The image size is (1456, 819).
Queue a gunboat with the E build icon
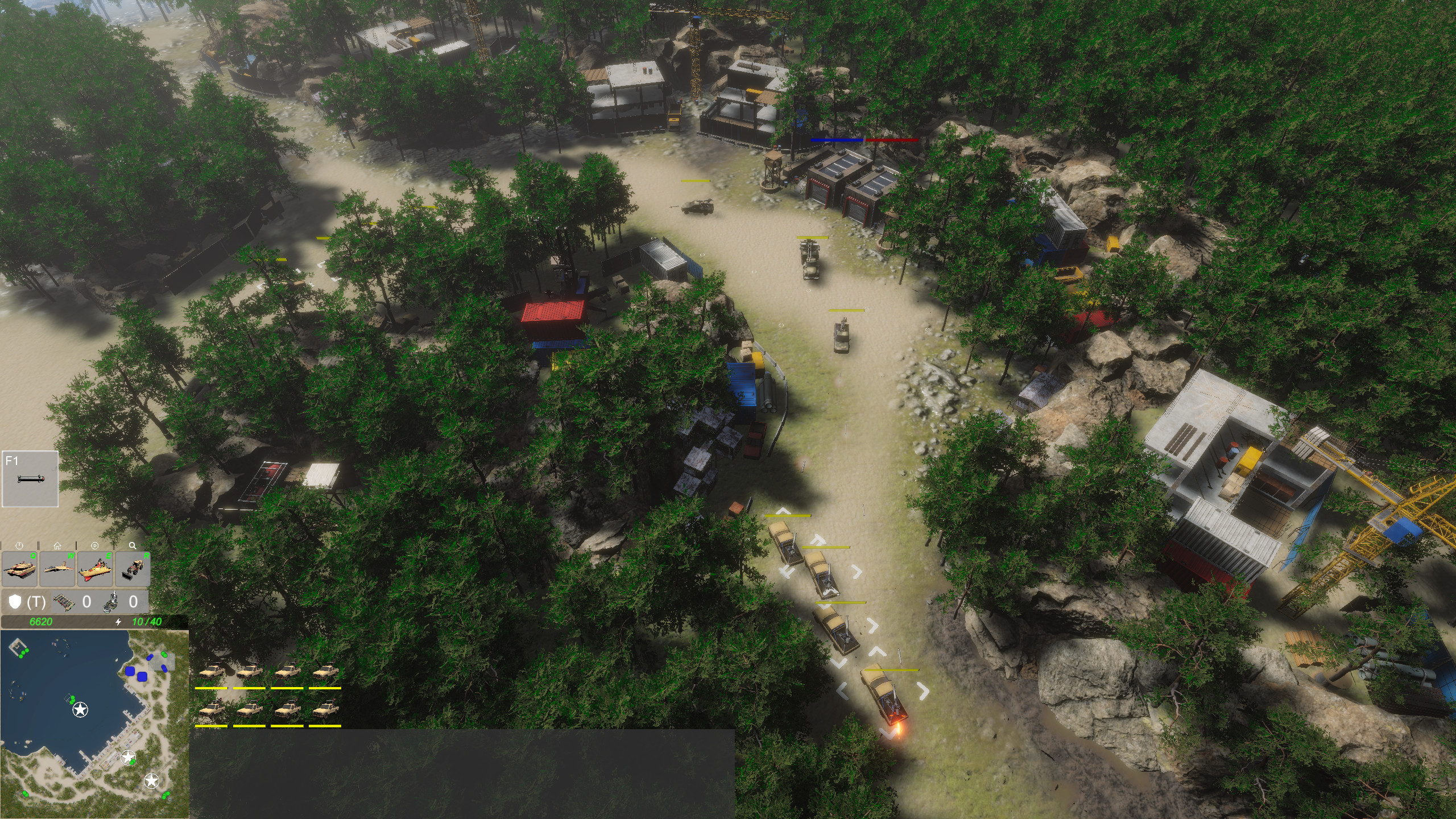tap(95, 569)
